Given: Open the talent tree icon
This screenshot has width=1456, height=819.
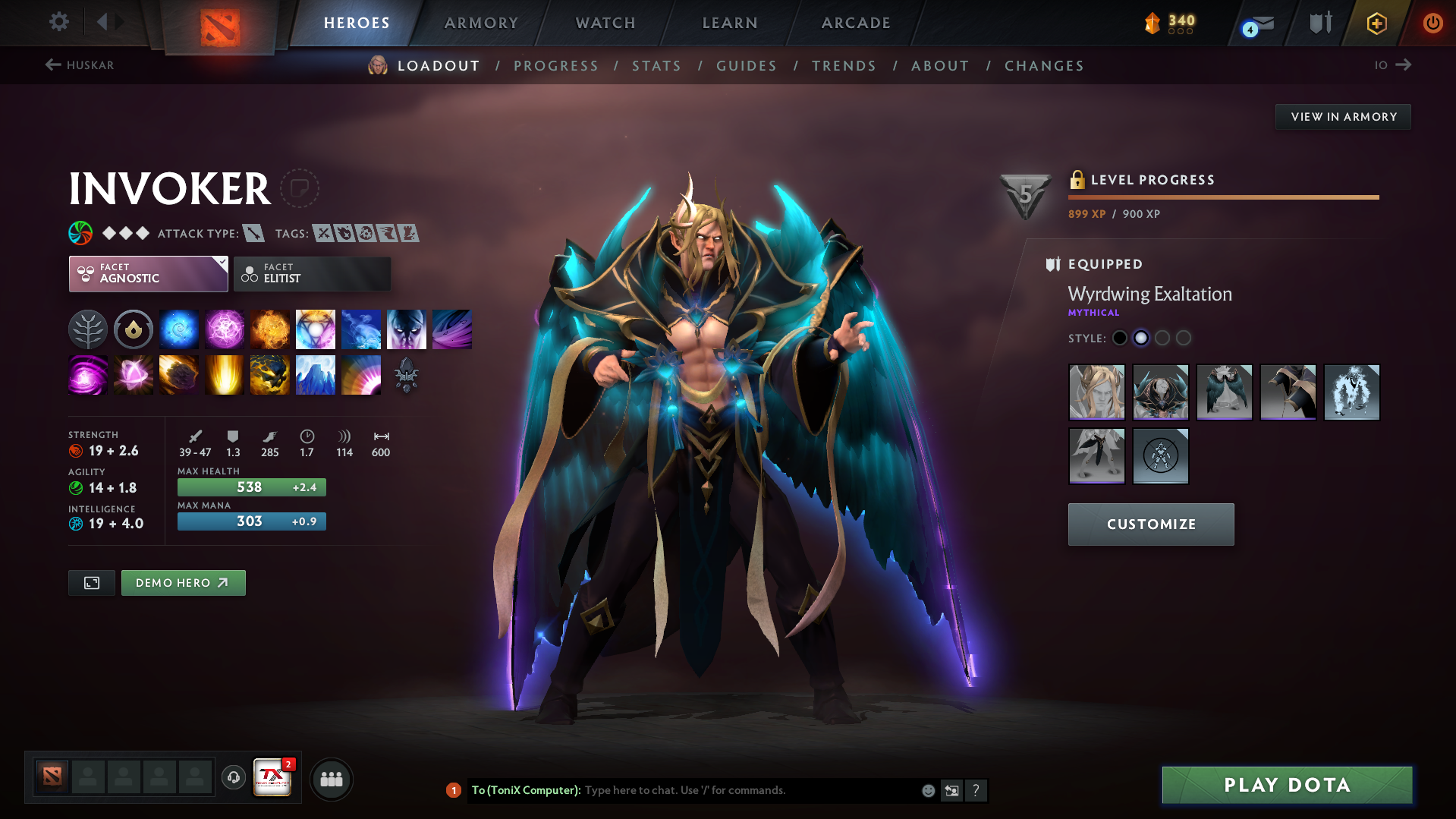Looking at the screenshot, I should [x=88, y=329].
